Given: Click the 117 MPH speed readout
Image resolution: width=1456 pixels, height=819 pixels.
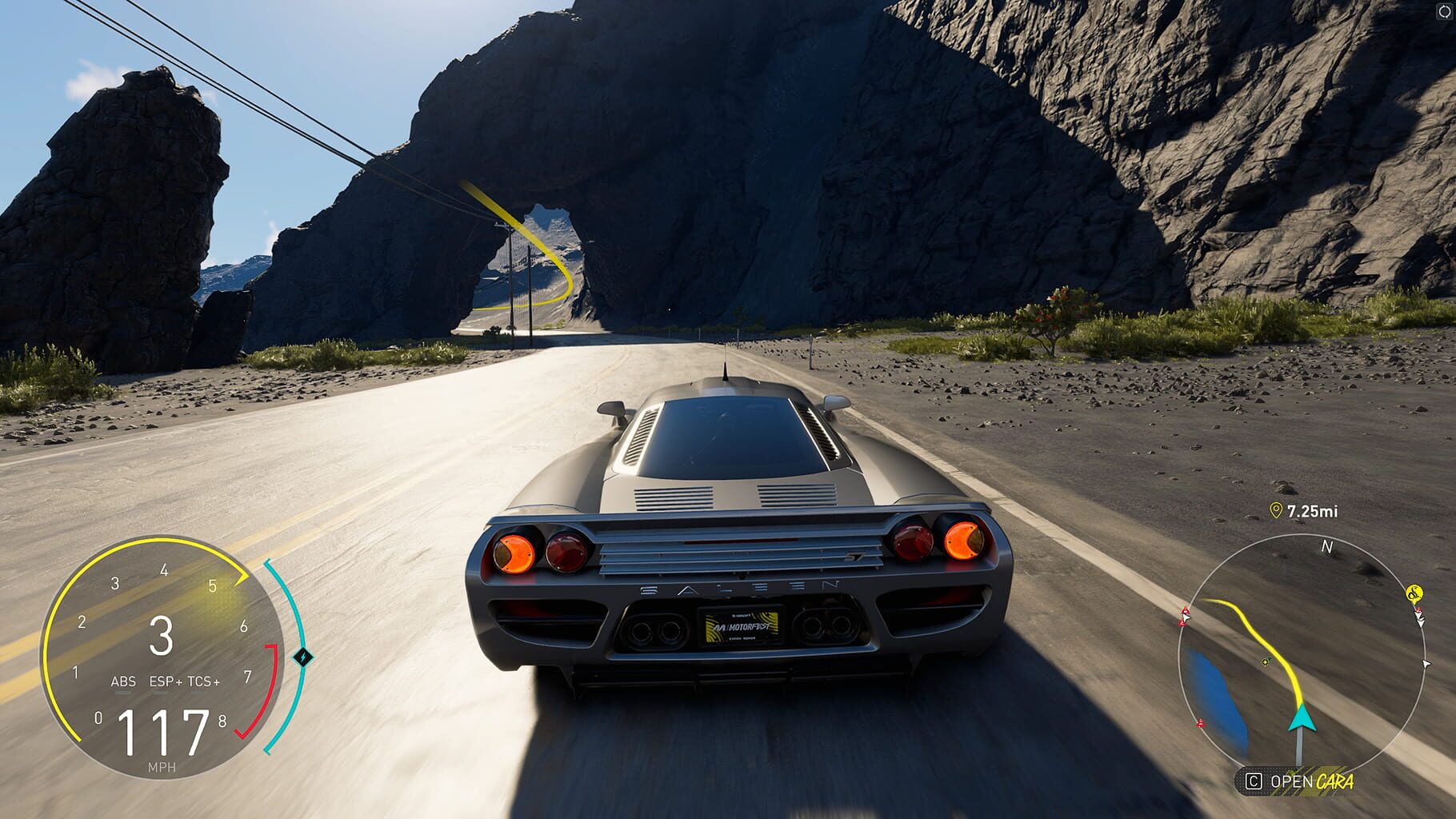Looking at the screenshot, I should point(162,733).
